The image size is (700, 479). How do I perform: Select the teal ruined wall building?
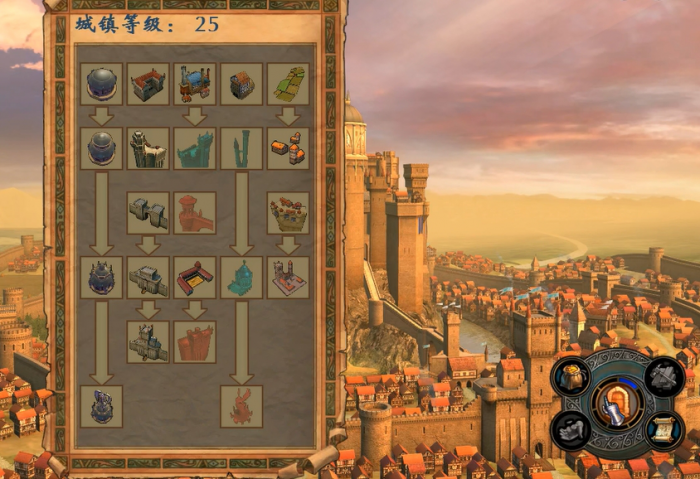coord(195,148)
